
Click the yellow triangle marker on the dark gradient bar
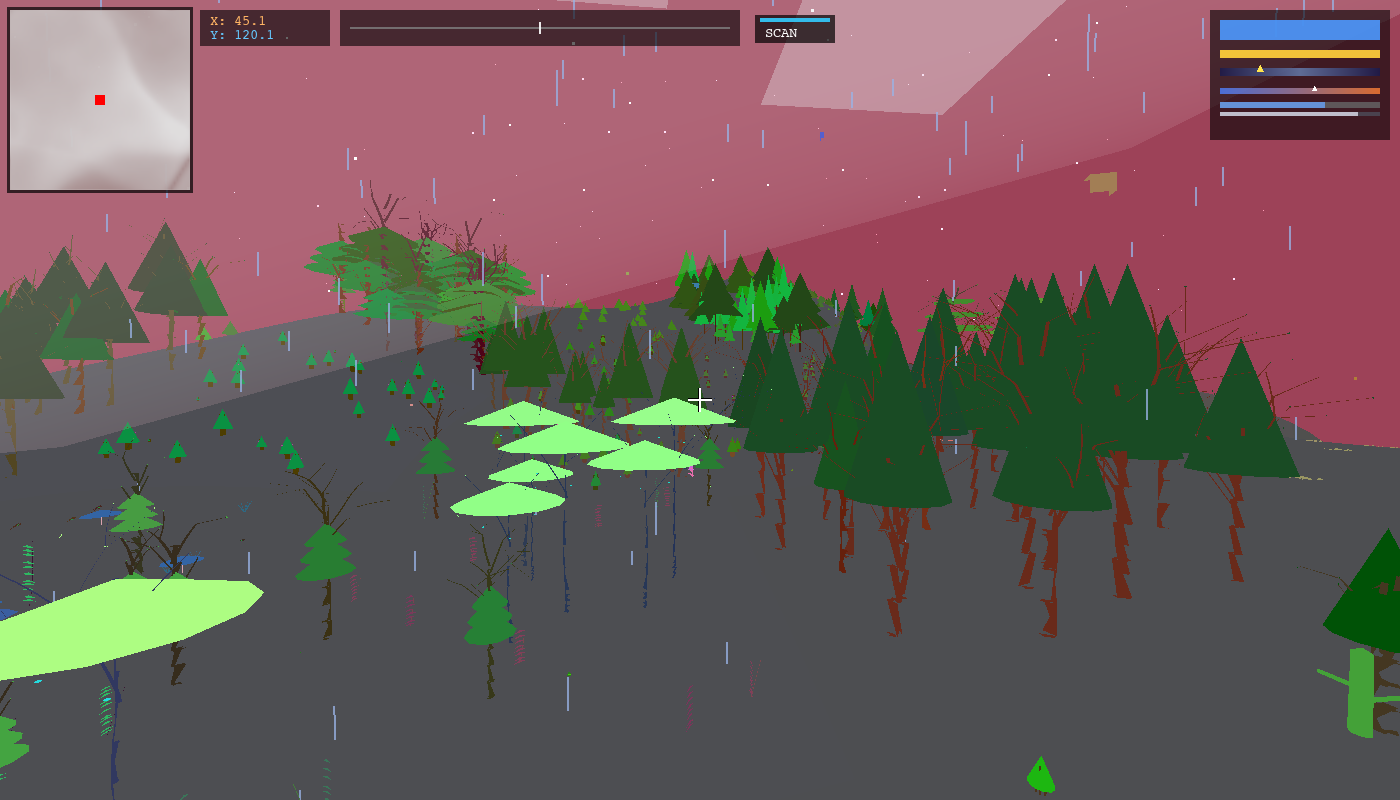1260,68
